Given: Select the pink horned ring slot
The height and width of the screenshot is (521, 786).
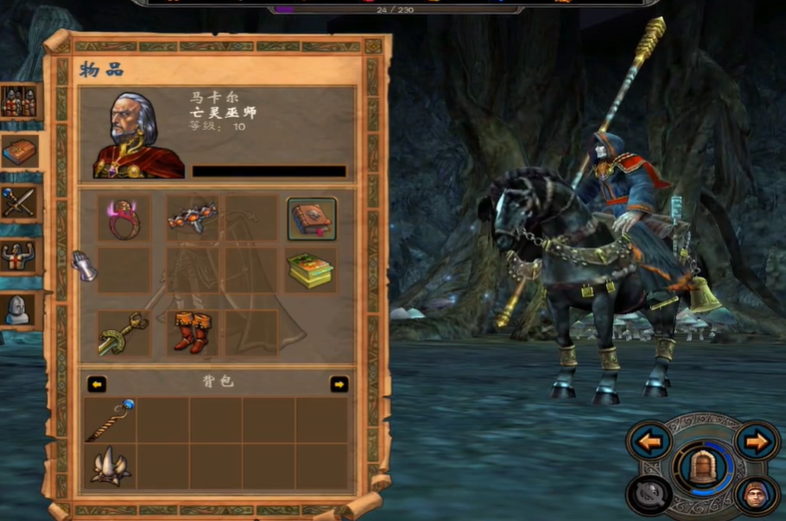Looking at the screenshot, I should pyautogui.click(x=124, y=218).
